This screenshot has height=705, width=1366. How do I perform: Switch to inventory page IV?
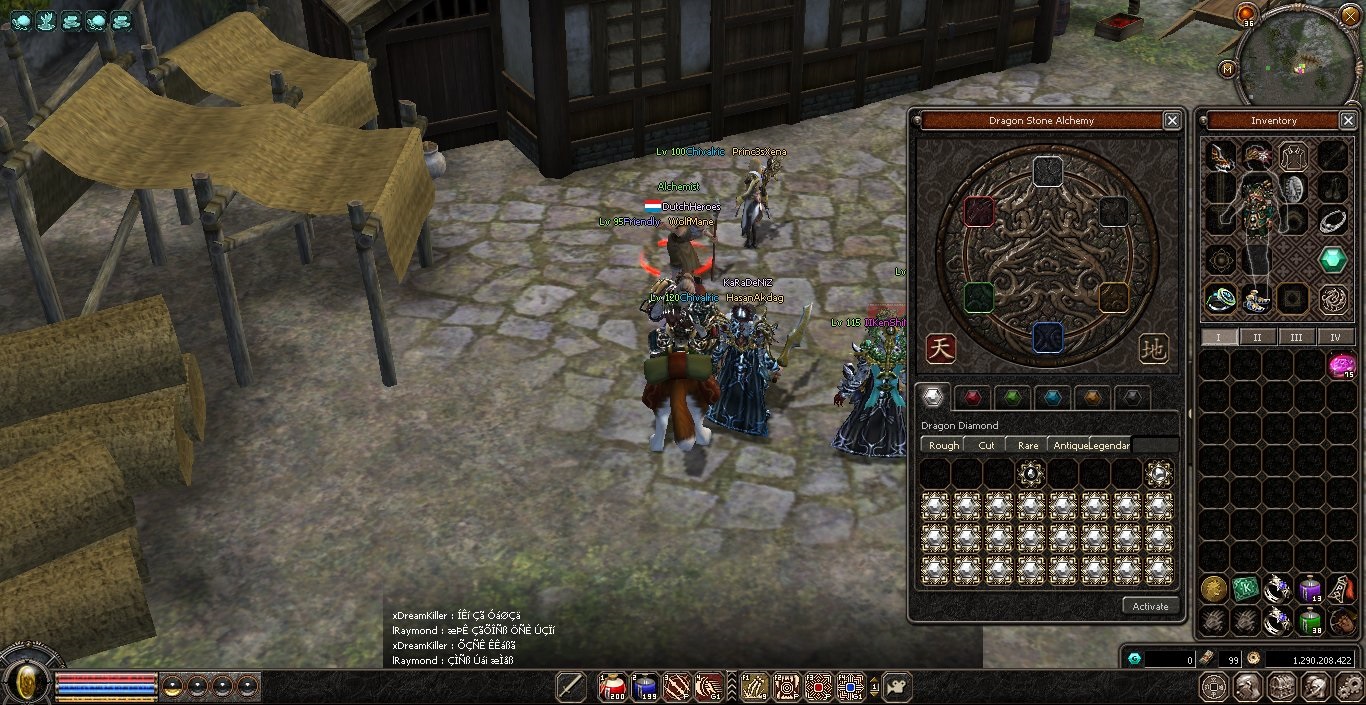[x=1335, y=337]
